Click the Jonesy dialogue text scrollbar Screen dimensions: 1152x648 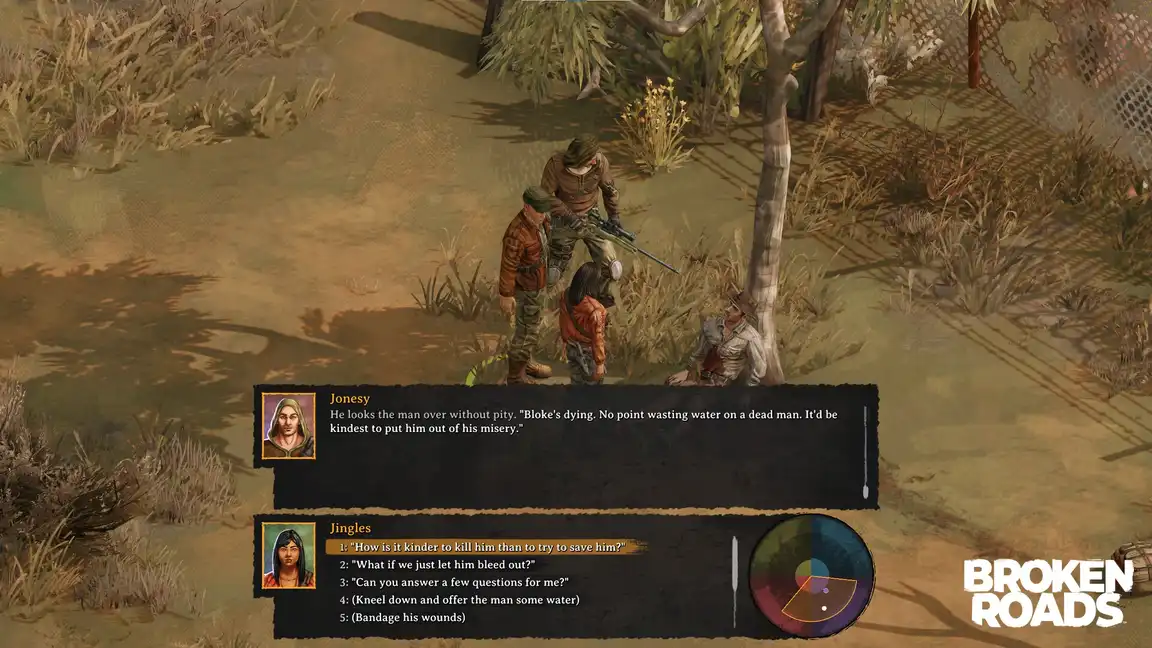coord(865,452)
